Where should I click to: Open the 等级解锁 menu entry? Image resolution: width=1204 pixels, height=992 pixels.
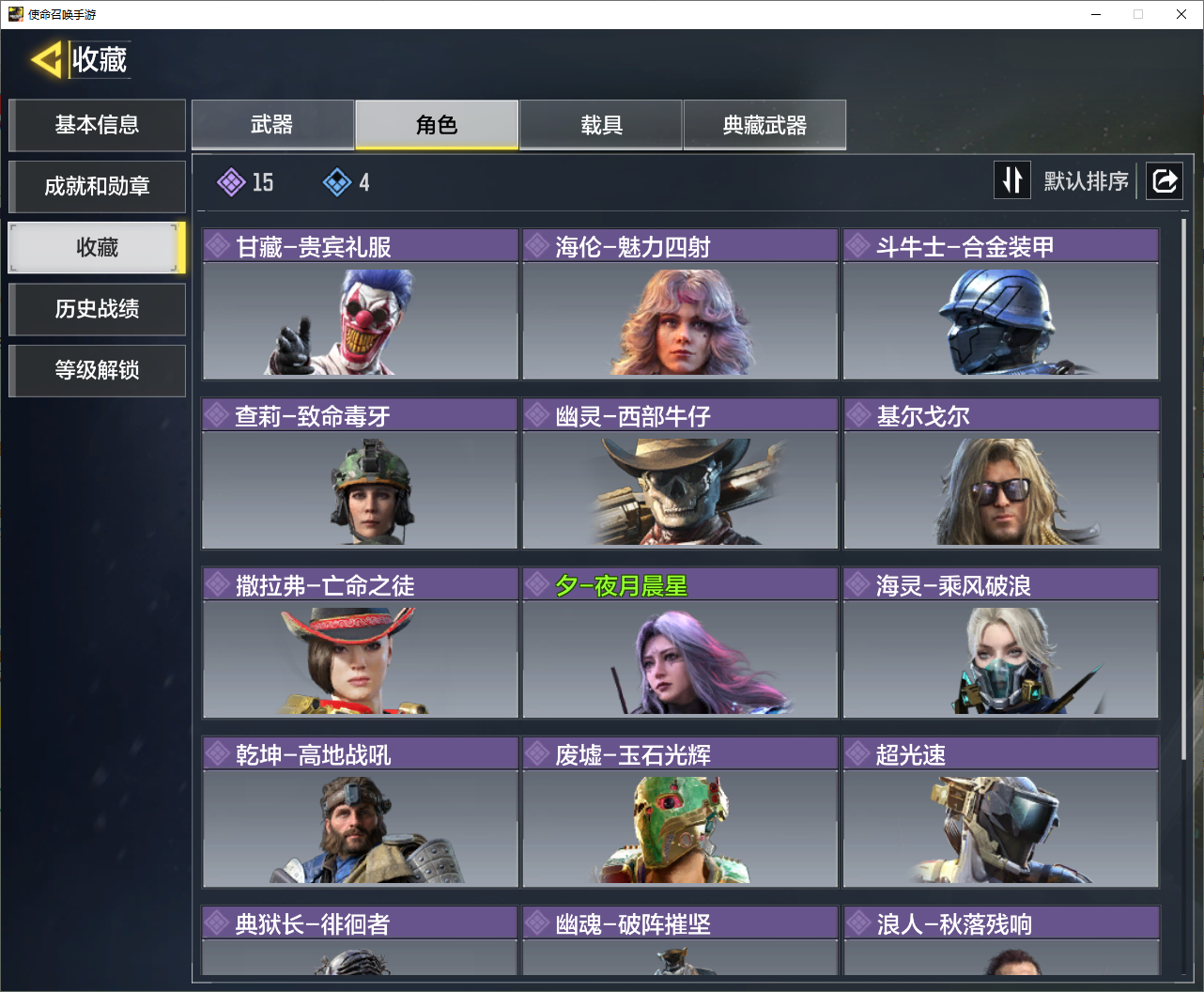pos(97,370)
